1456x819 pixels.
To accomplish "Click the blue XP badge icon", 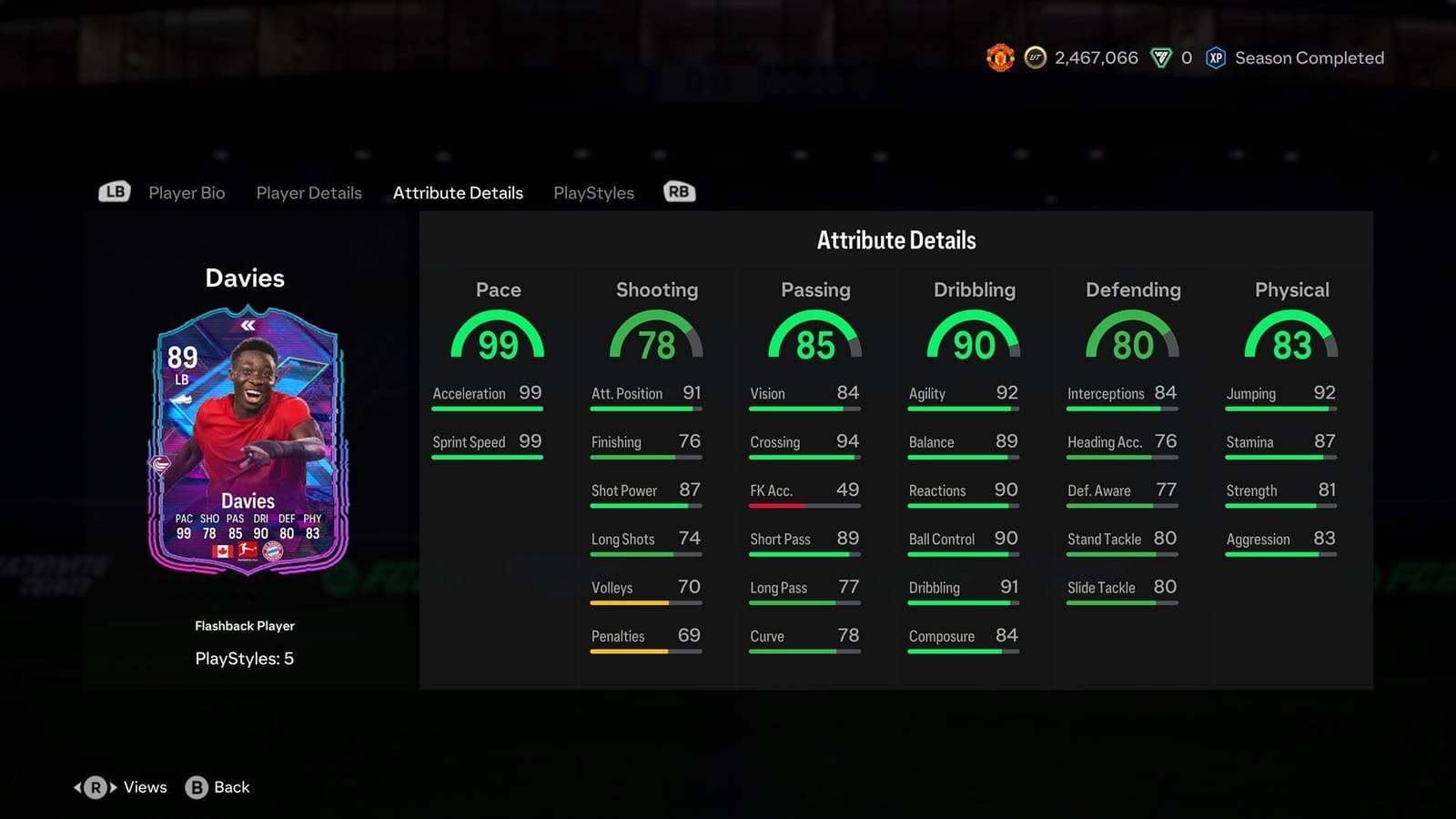I will click(1216, 57).
